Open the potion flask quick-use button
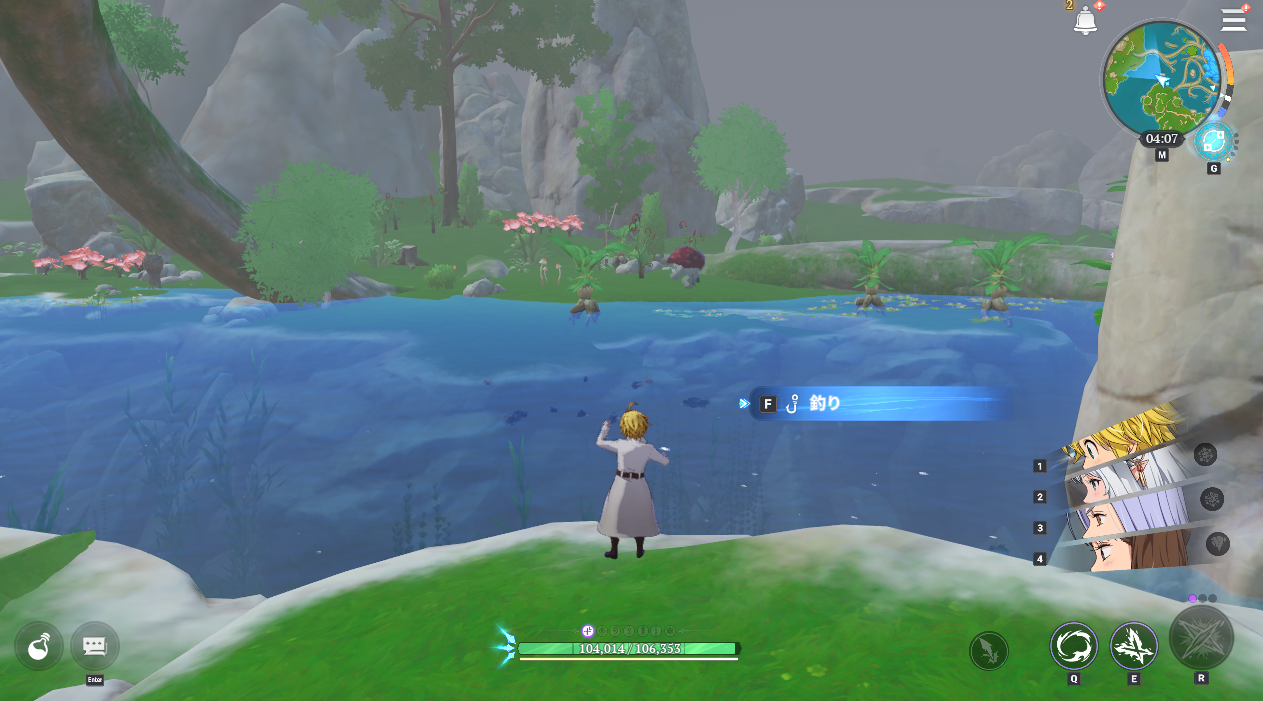The width and height of the screenshot is (1263, 701). (x=39, y=646)
